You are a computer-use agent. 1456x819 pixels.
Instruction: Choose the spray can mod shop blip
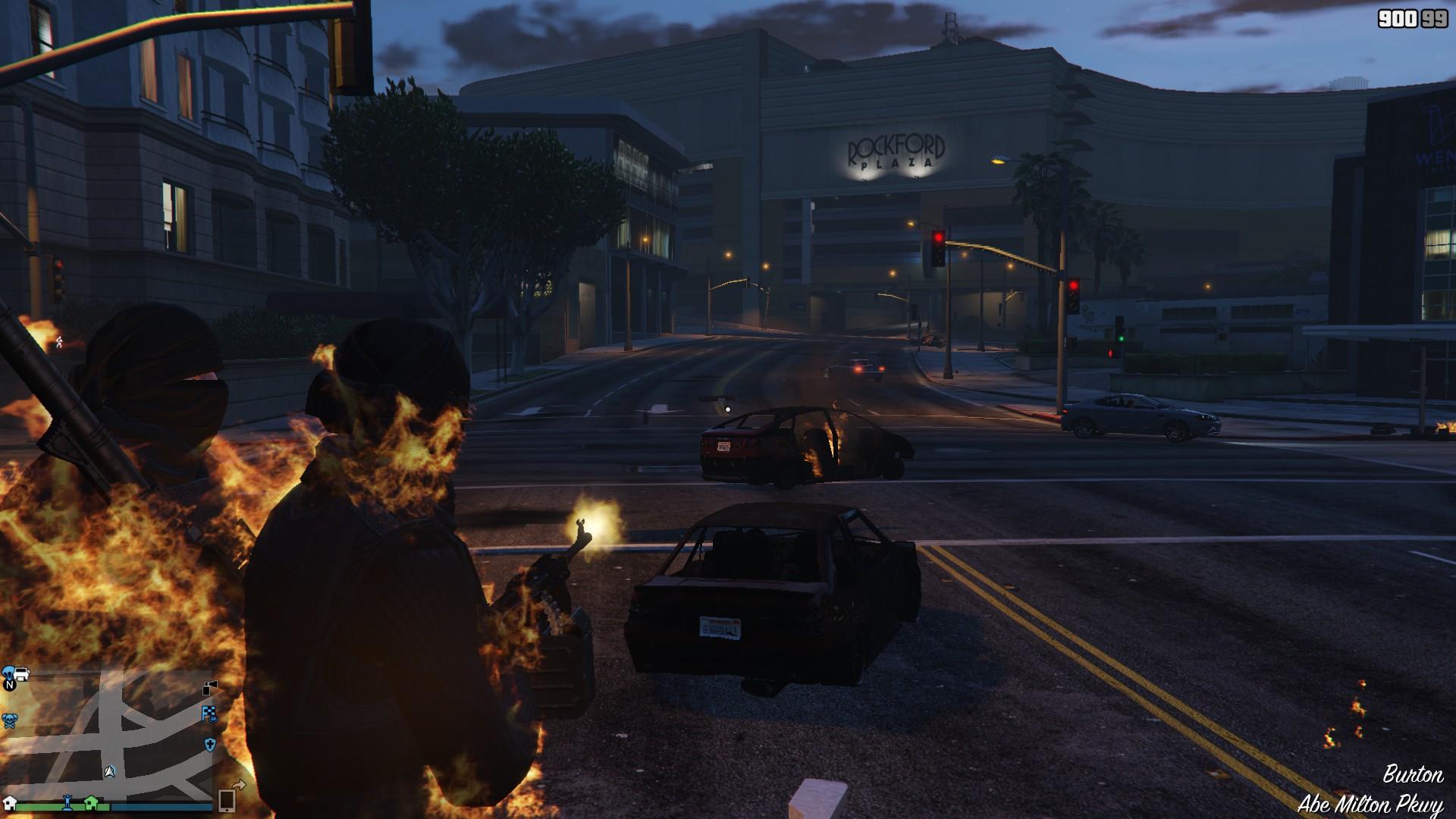pos(210,688)
